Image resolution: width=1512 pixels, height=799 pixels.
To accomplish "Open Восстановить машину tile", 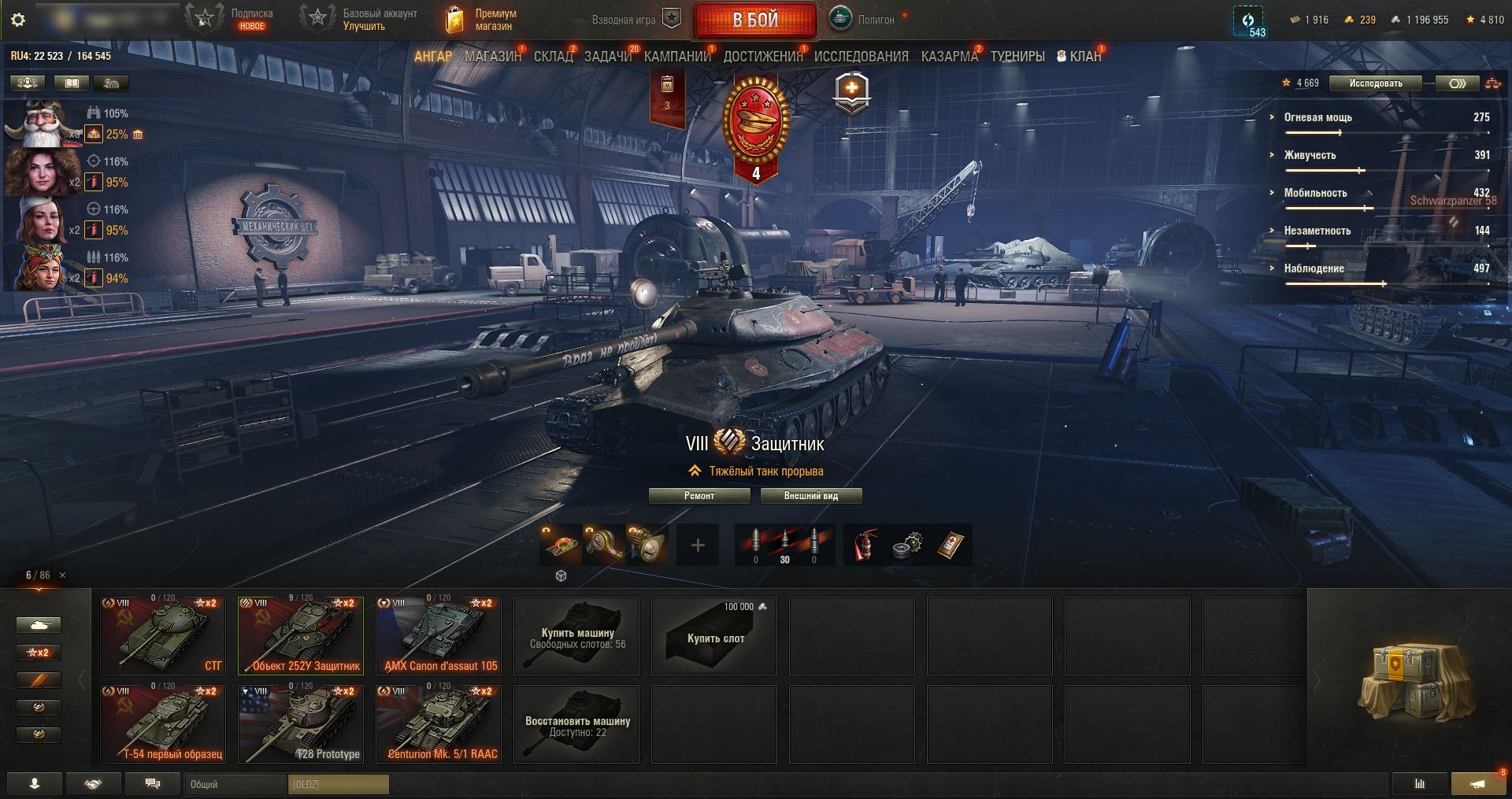I will click(x=576, y=724).
